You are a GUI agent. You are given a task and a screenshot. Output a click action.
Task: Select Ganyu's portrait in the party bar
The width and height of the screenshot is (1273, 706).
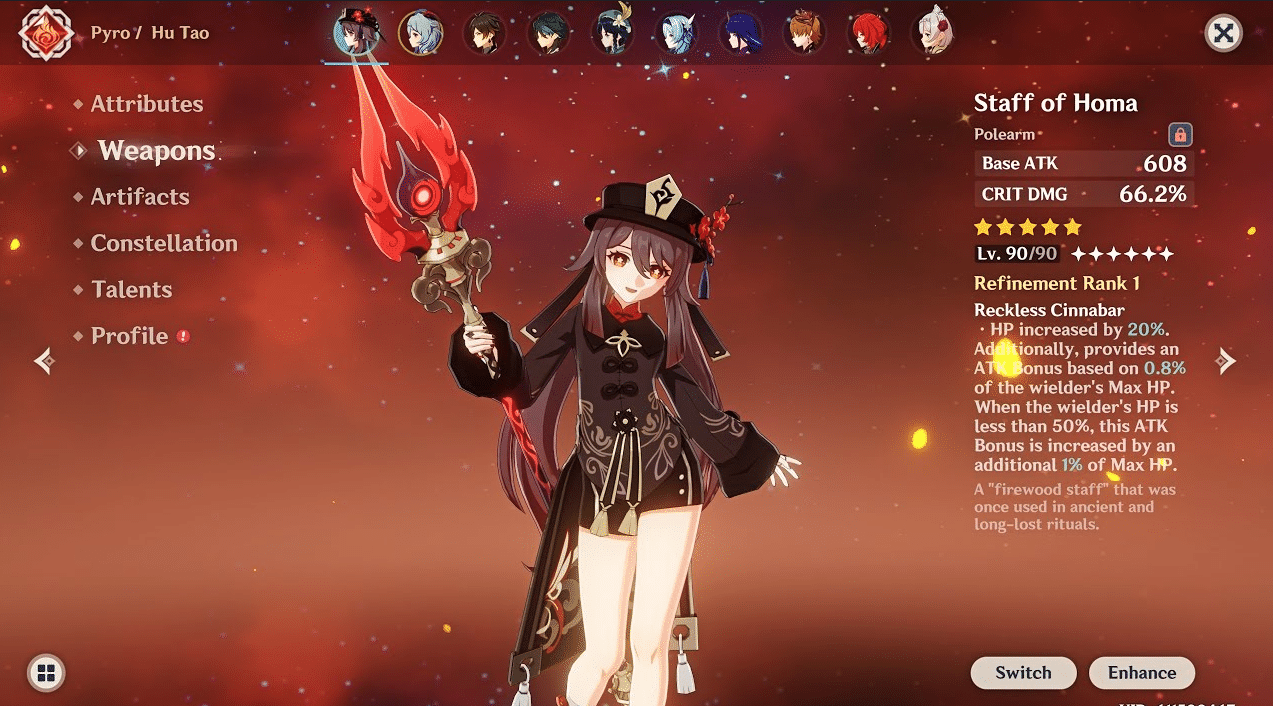coord(419,33)
